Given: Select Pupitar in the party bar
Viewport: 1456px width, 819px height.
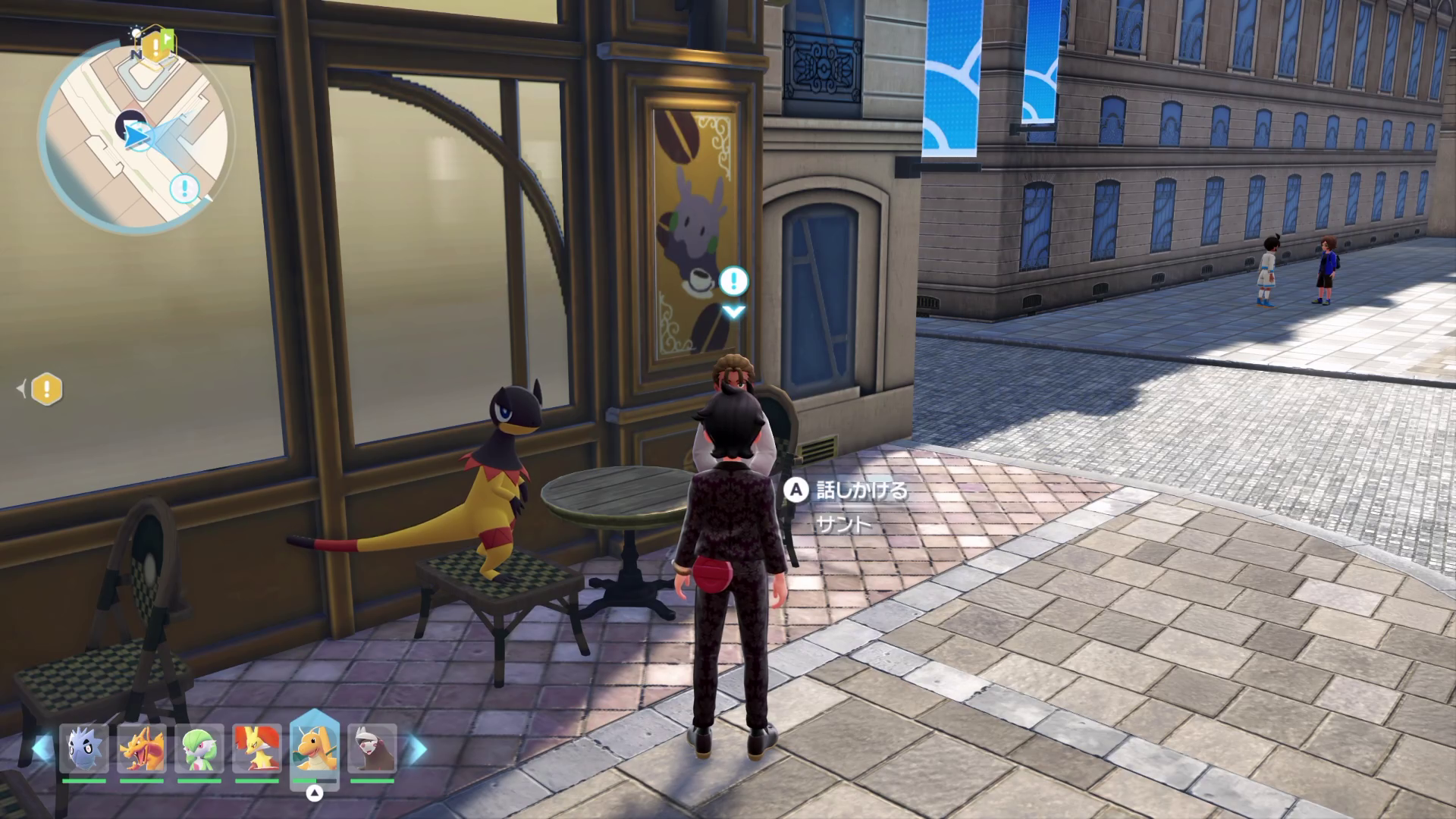Looking at the screenshot, I should click(84, 749).
